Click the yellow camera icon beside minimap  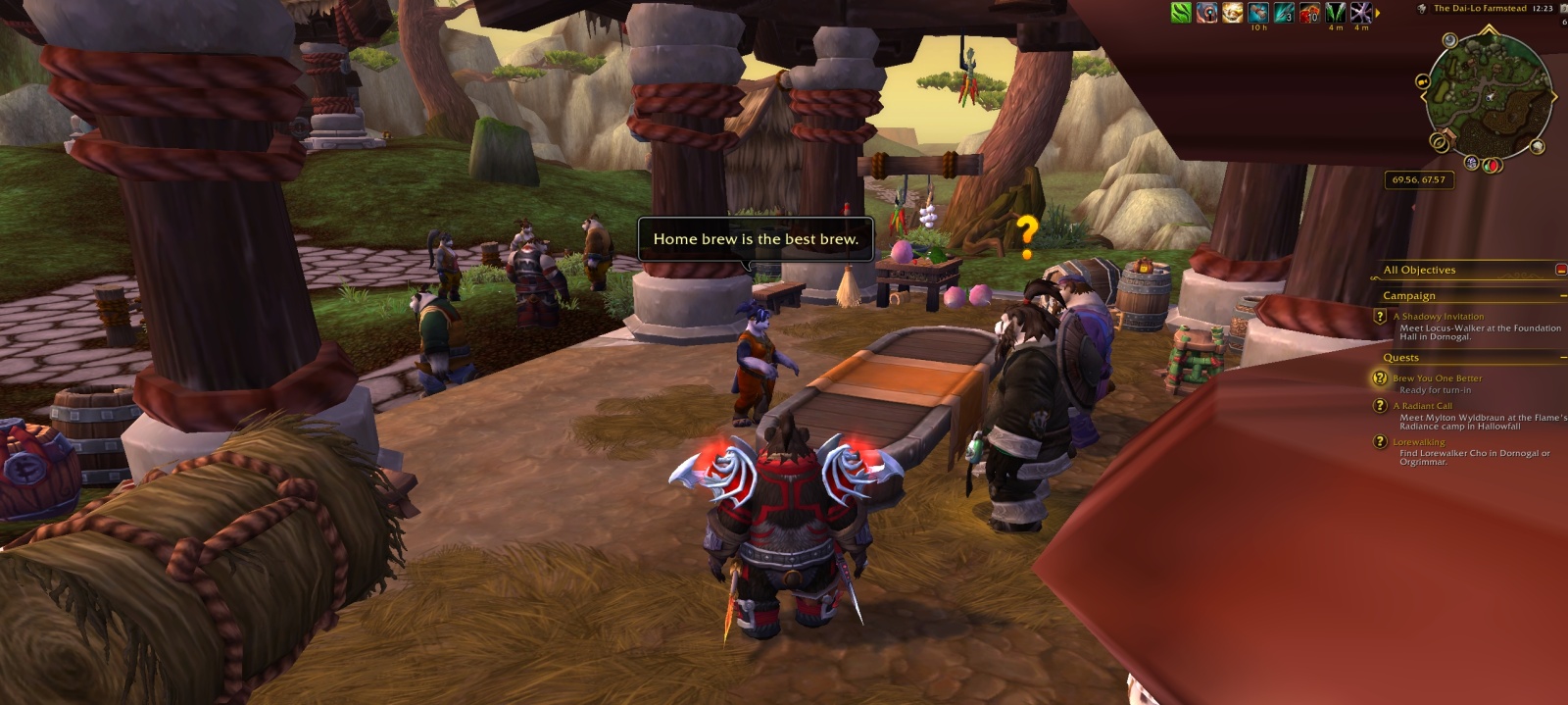1421,82
